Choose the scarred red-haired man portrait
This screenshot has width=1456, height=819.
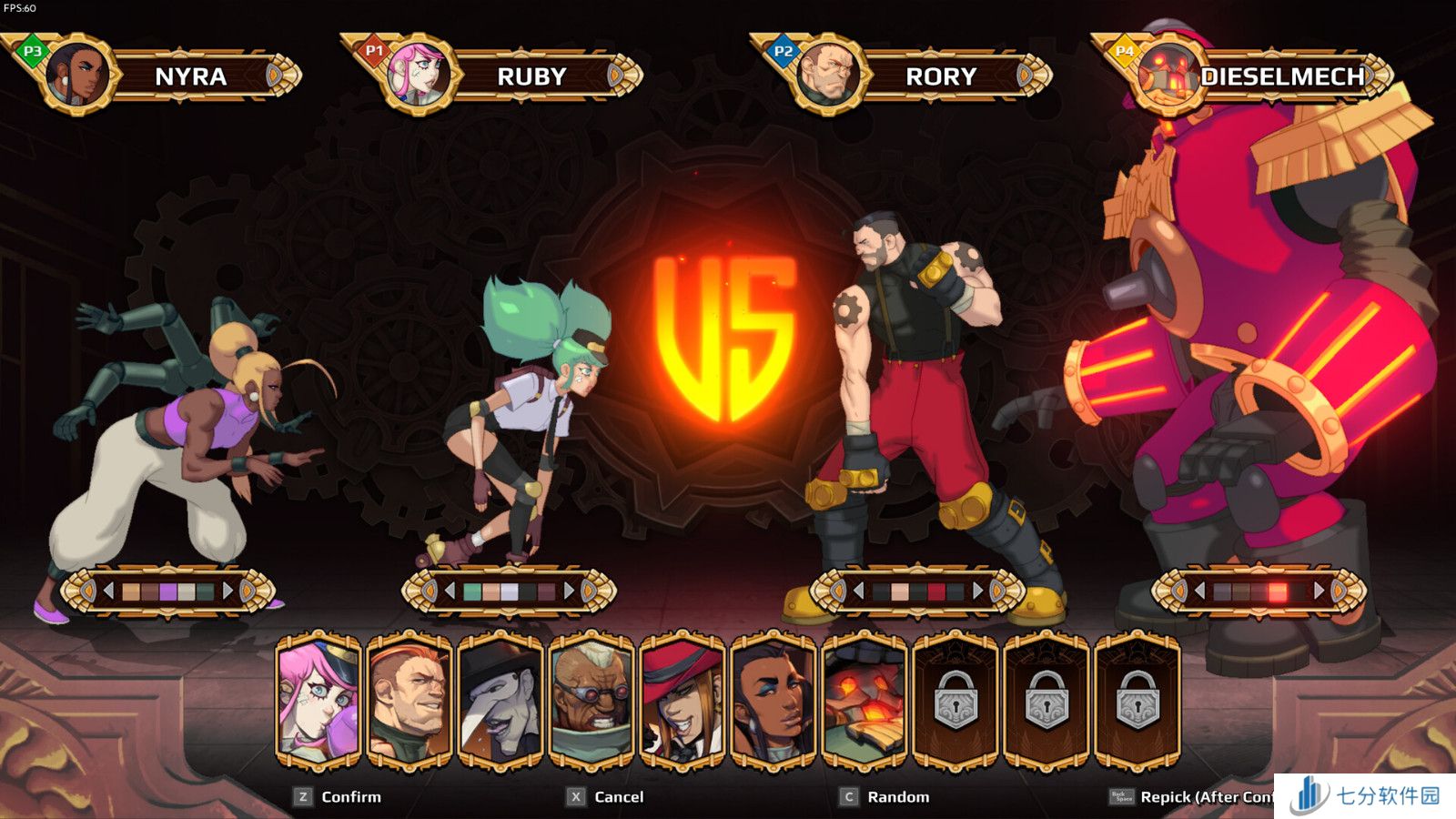click(409, 701)
